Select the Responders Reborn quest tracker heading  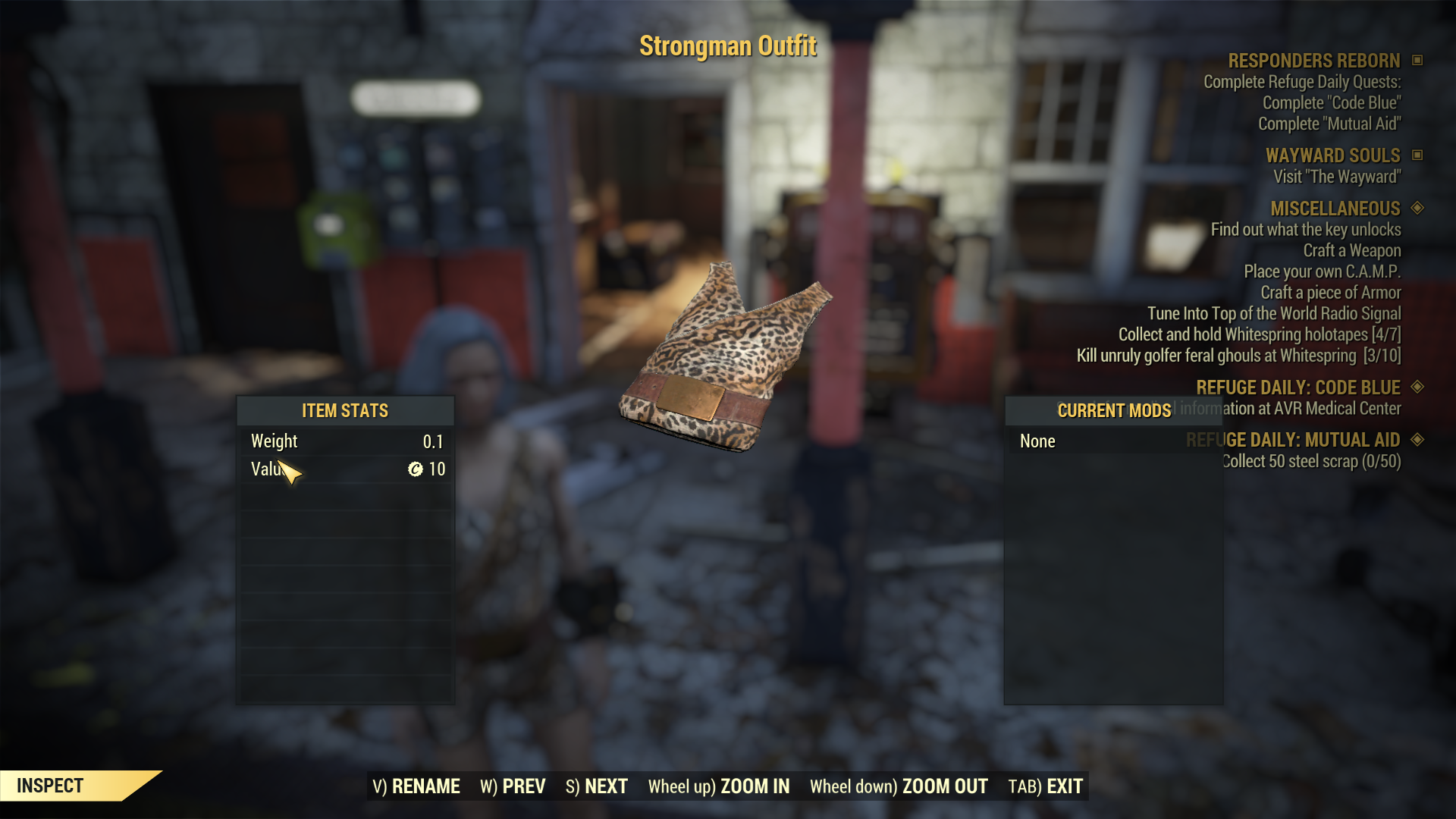[1313, 61]
